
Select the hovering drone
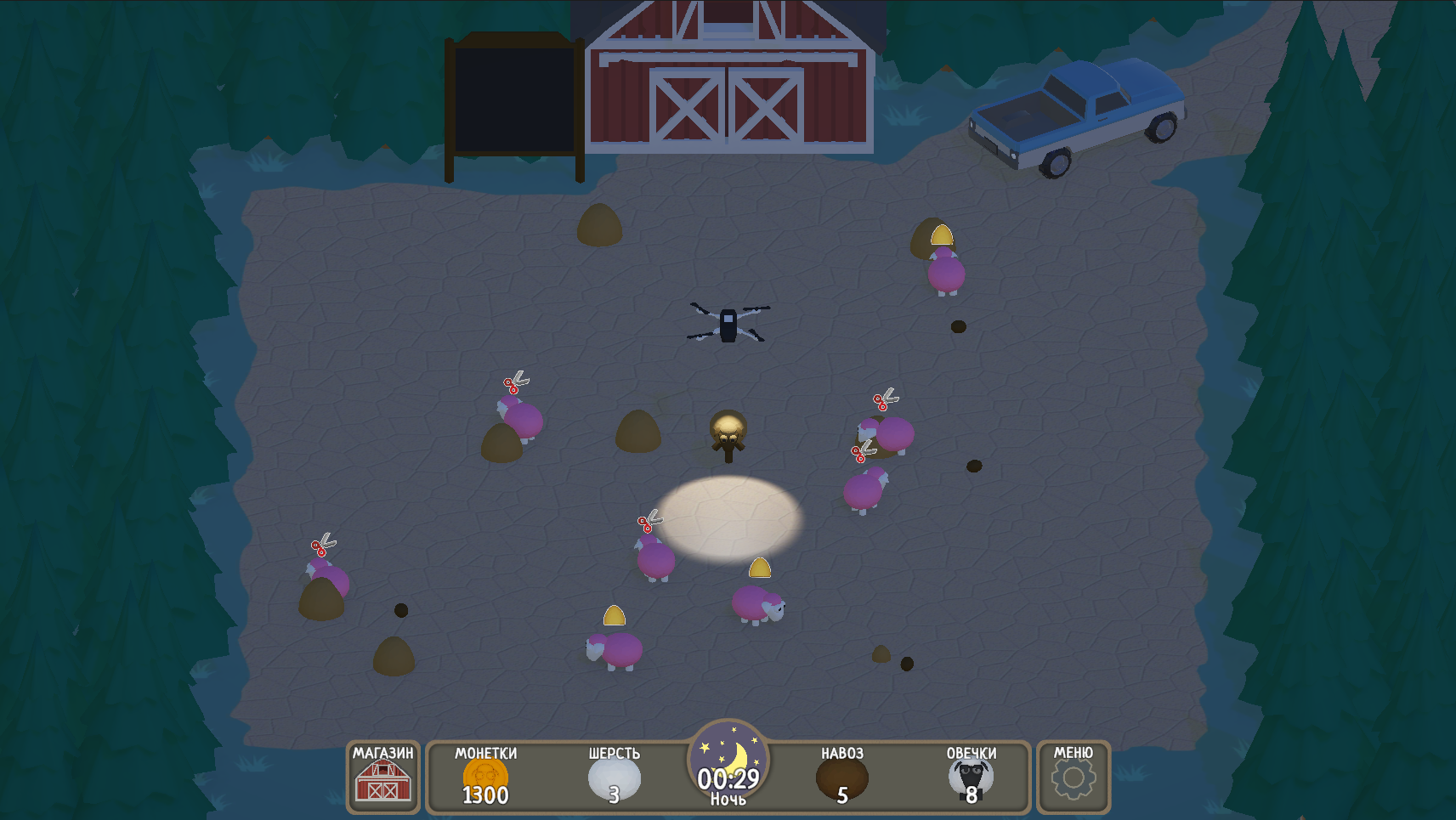pos(729,323)
